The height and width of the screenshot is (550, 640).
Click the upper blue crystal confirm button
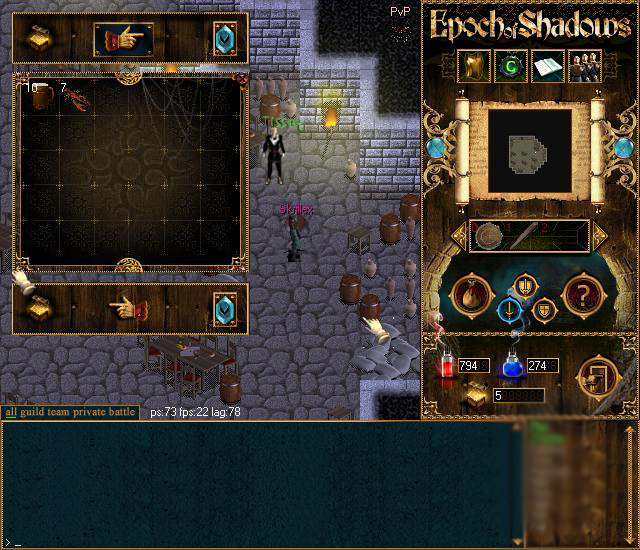click(224, 39)
